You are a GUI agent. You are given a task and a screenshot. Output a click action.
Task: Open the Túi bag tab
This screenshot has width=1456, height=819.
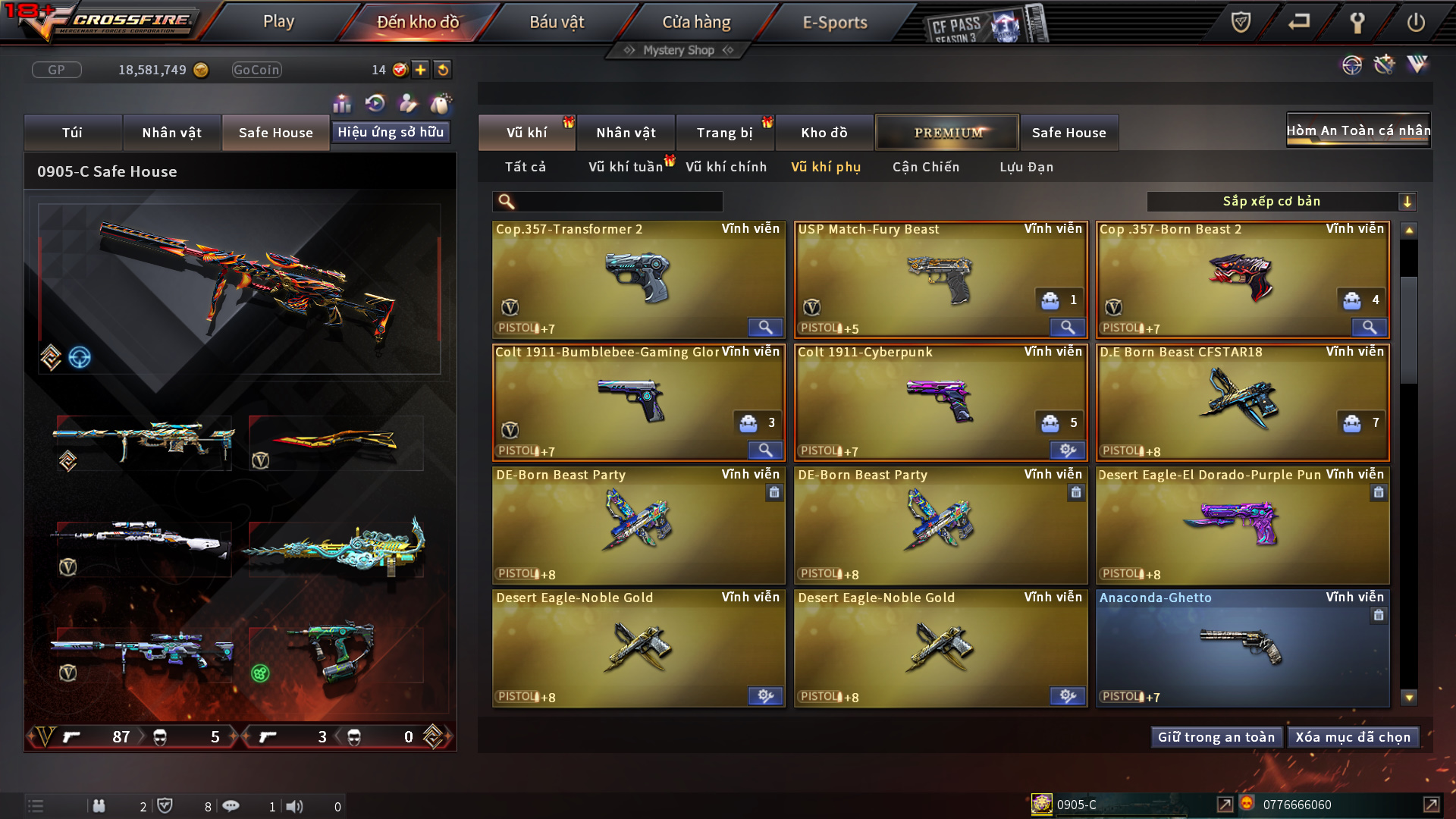73,133
